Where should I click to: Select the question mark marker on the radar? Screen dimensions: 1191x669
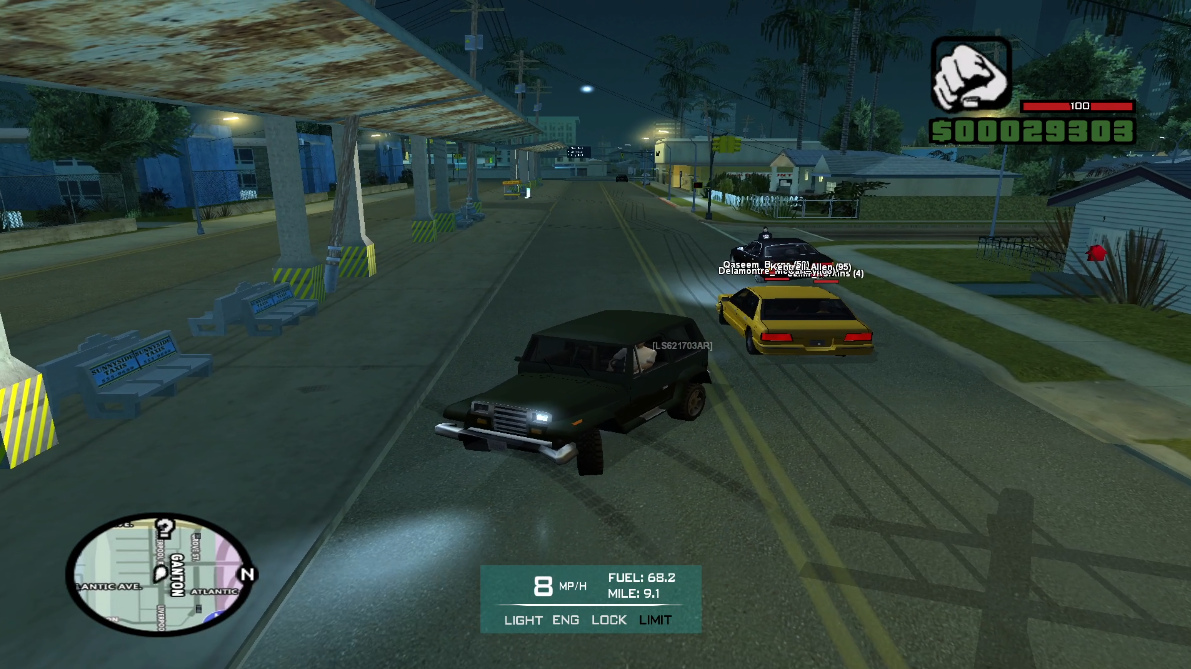pyautogui.click(x=166, y=528)
